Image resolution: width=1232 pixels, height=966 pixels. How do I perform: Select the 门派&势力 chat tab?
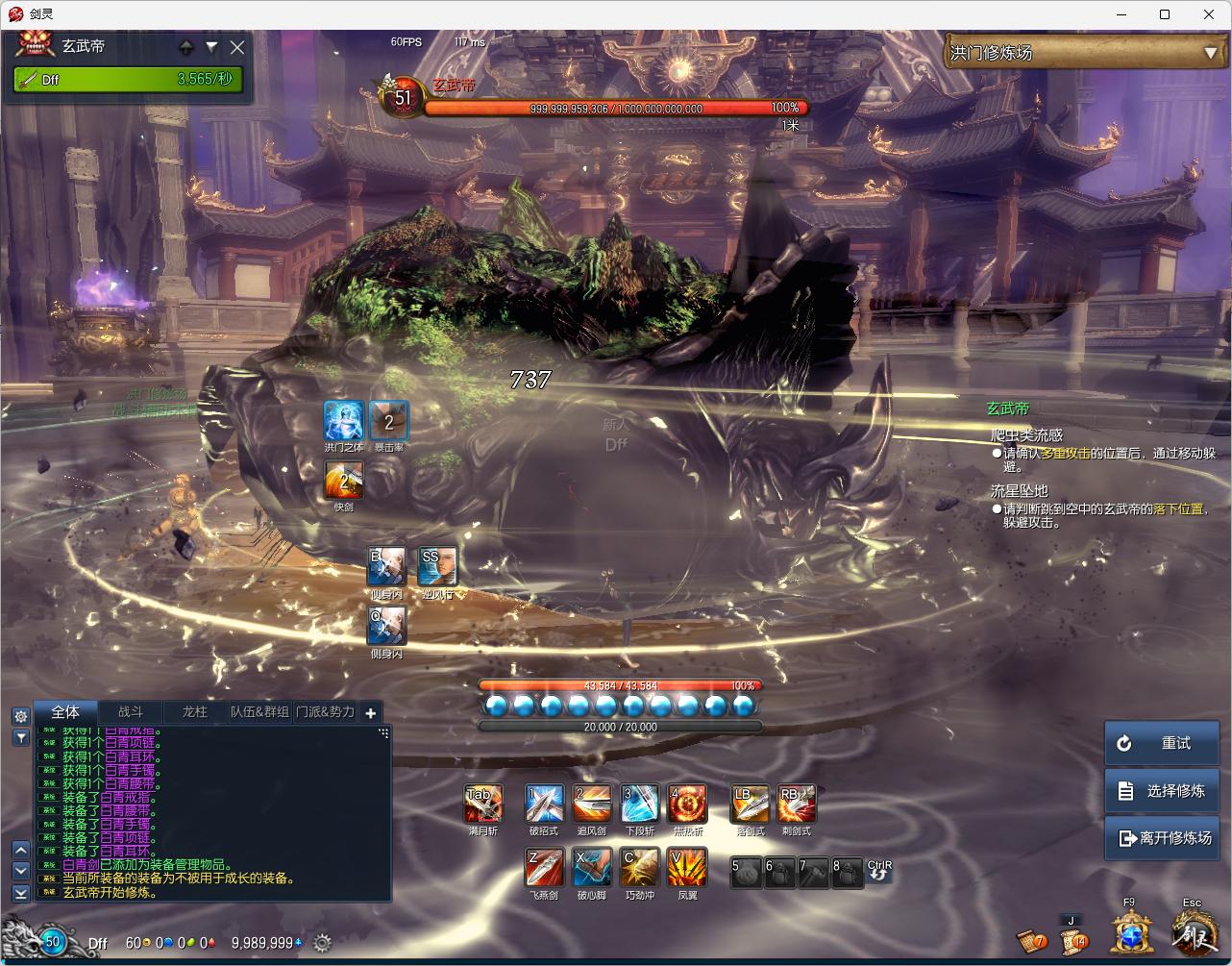pyautogui.click(x=325, y=712)
